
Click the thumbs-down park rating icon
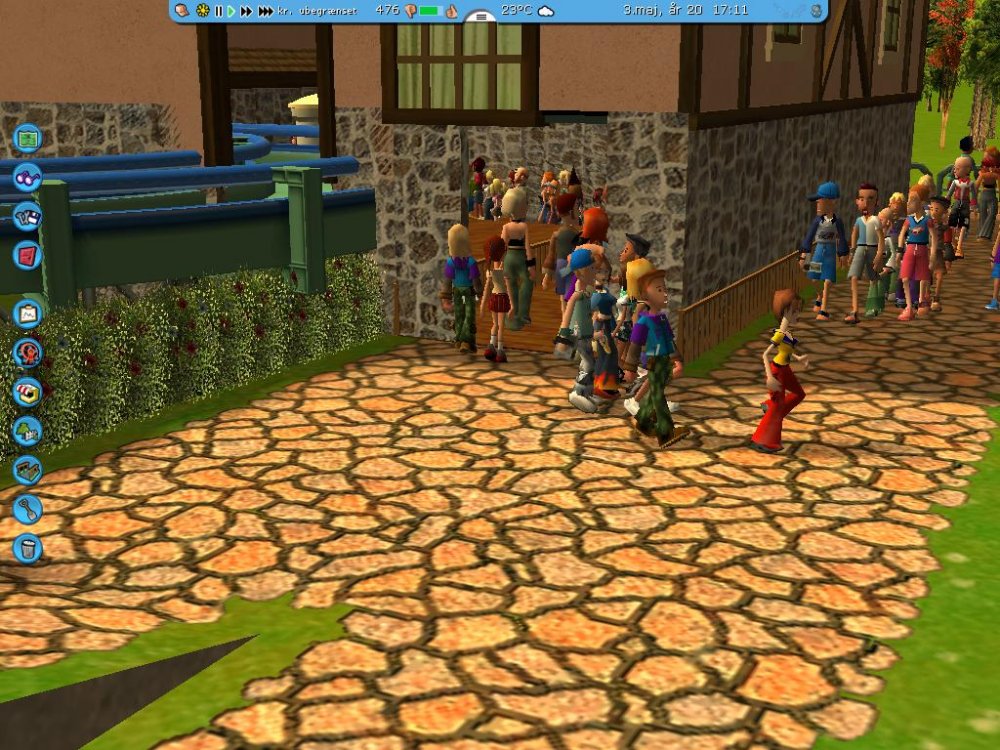pyautogui.click(x=409, y=11)
